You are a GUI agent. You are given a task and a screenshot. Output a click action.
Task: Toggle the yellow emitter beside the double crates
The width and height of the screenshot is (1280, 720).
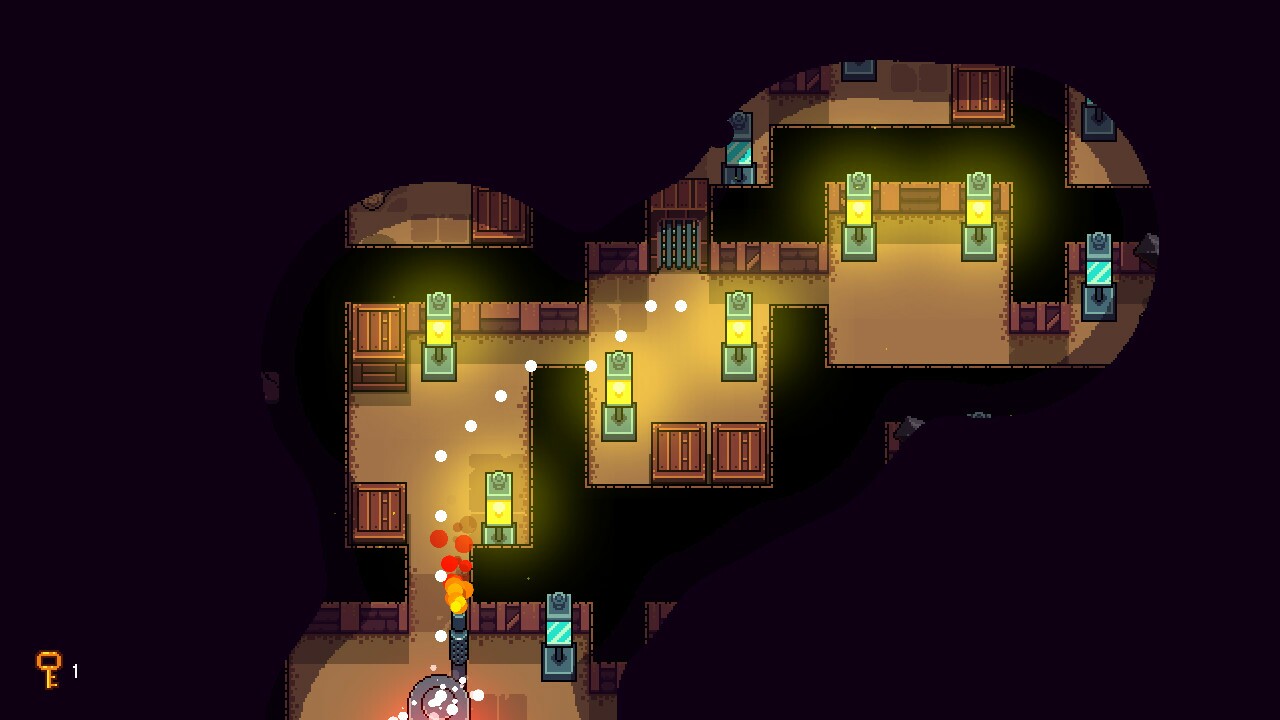[737, 330]
